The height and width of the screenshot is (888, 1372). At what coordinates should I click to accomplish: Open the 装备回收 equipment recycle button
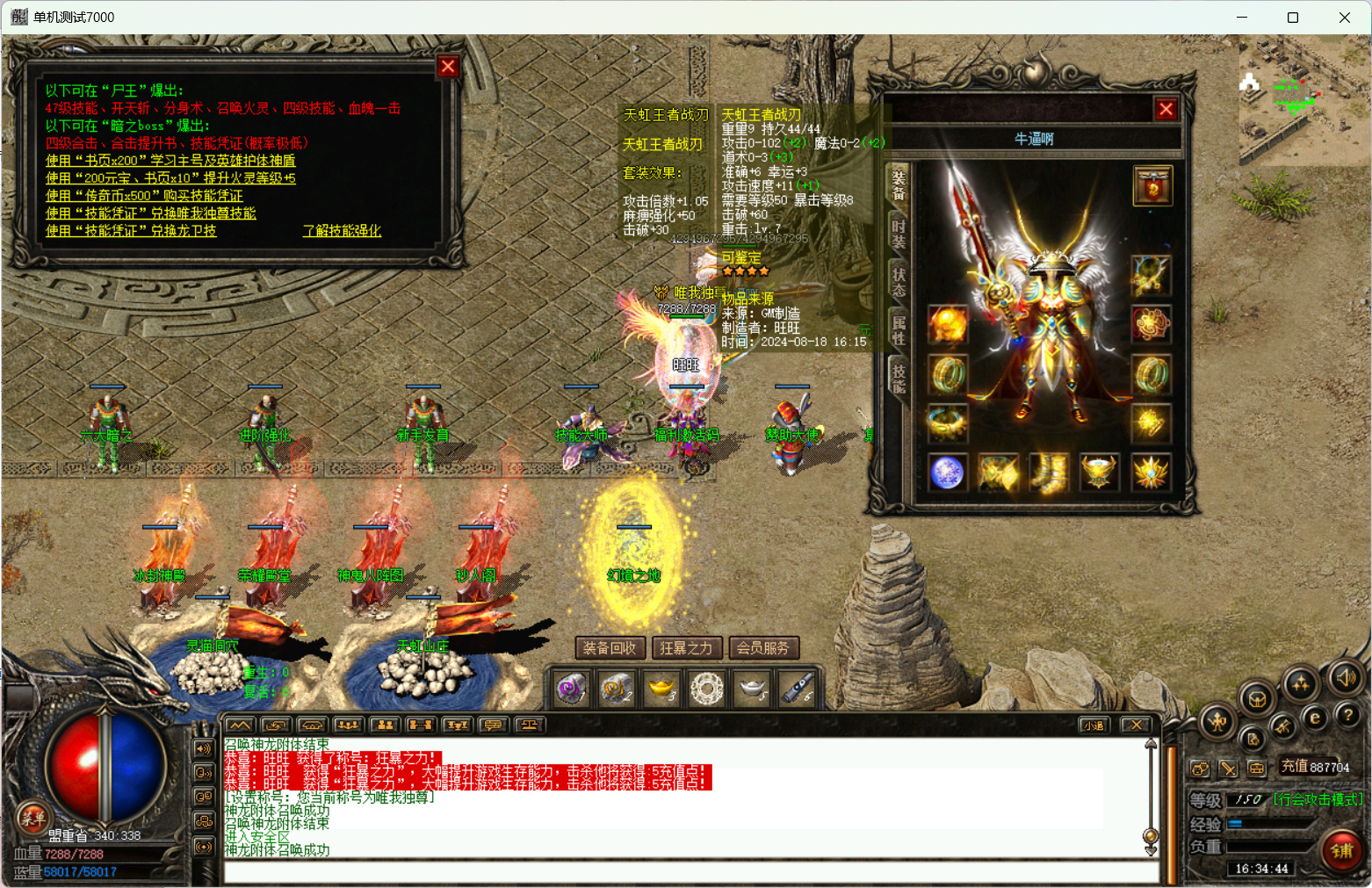(610, 648)
